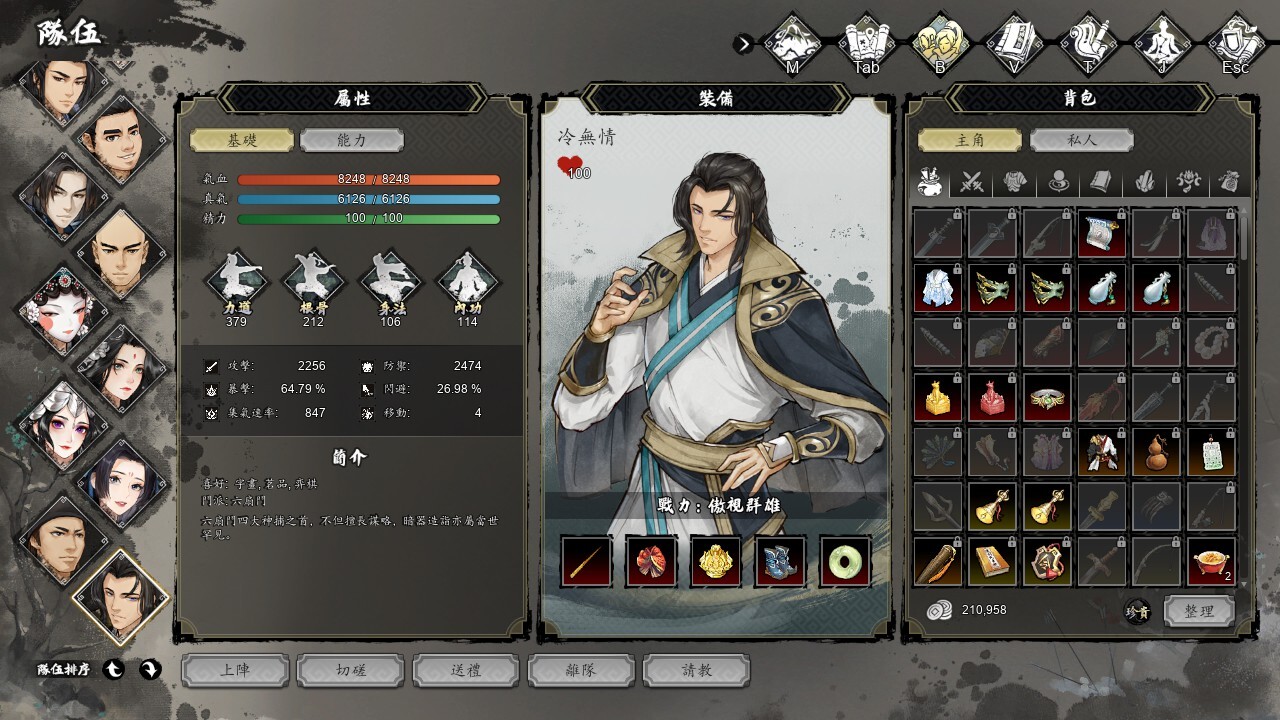The height and width of the screenshot is (720, 1280).
Task: Select the orange gourd inventory item
Action: 1157,453
